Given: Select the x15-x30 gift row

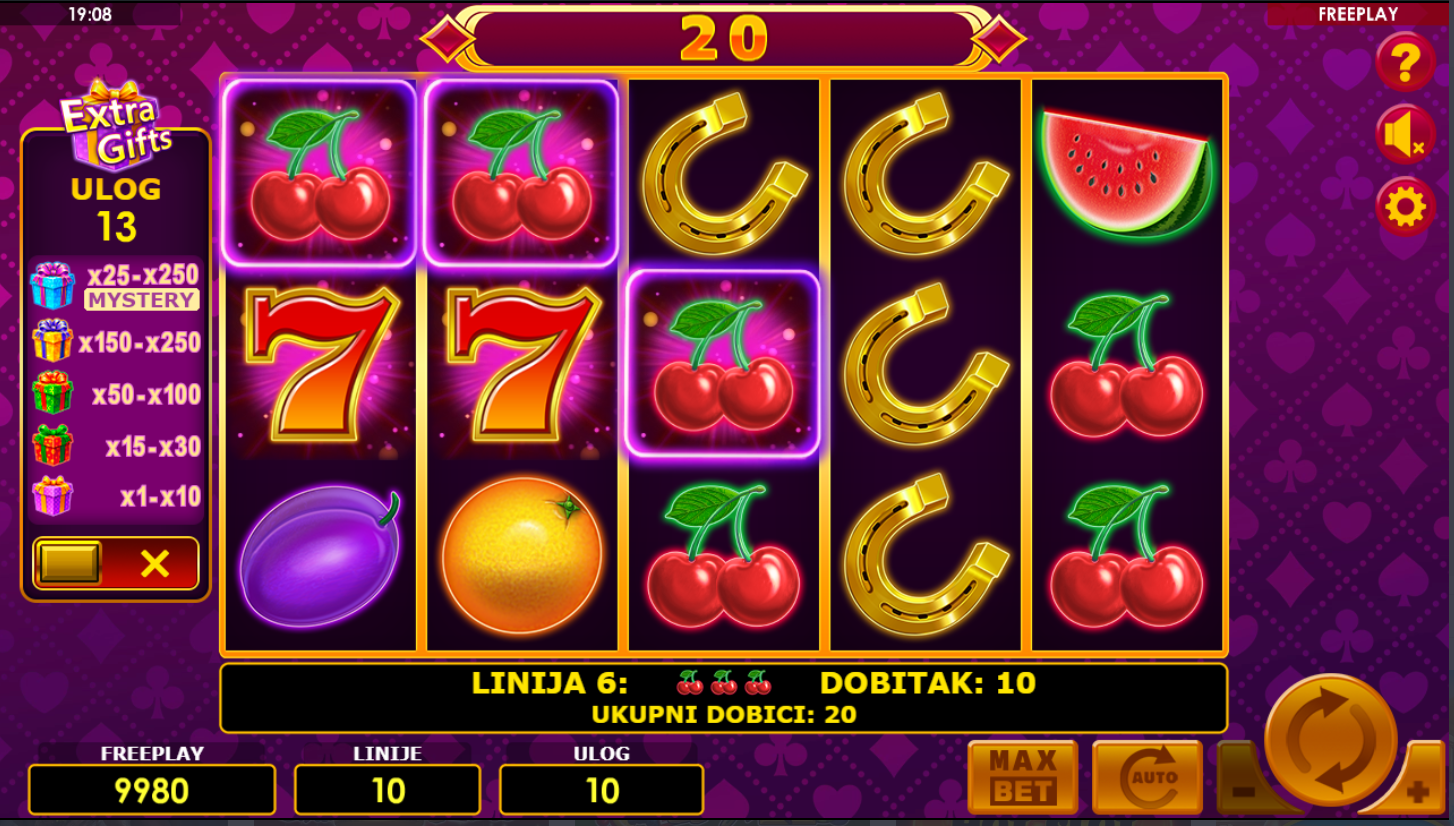Looking at the screenshot, I should point(116,446).
